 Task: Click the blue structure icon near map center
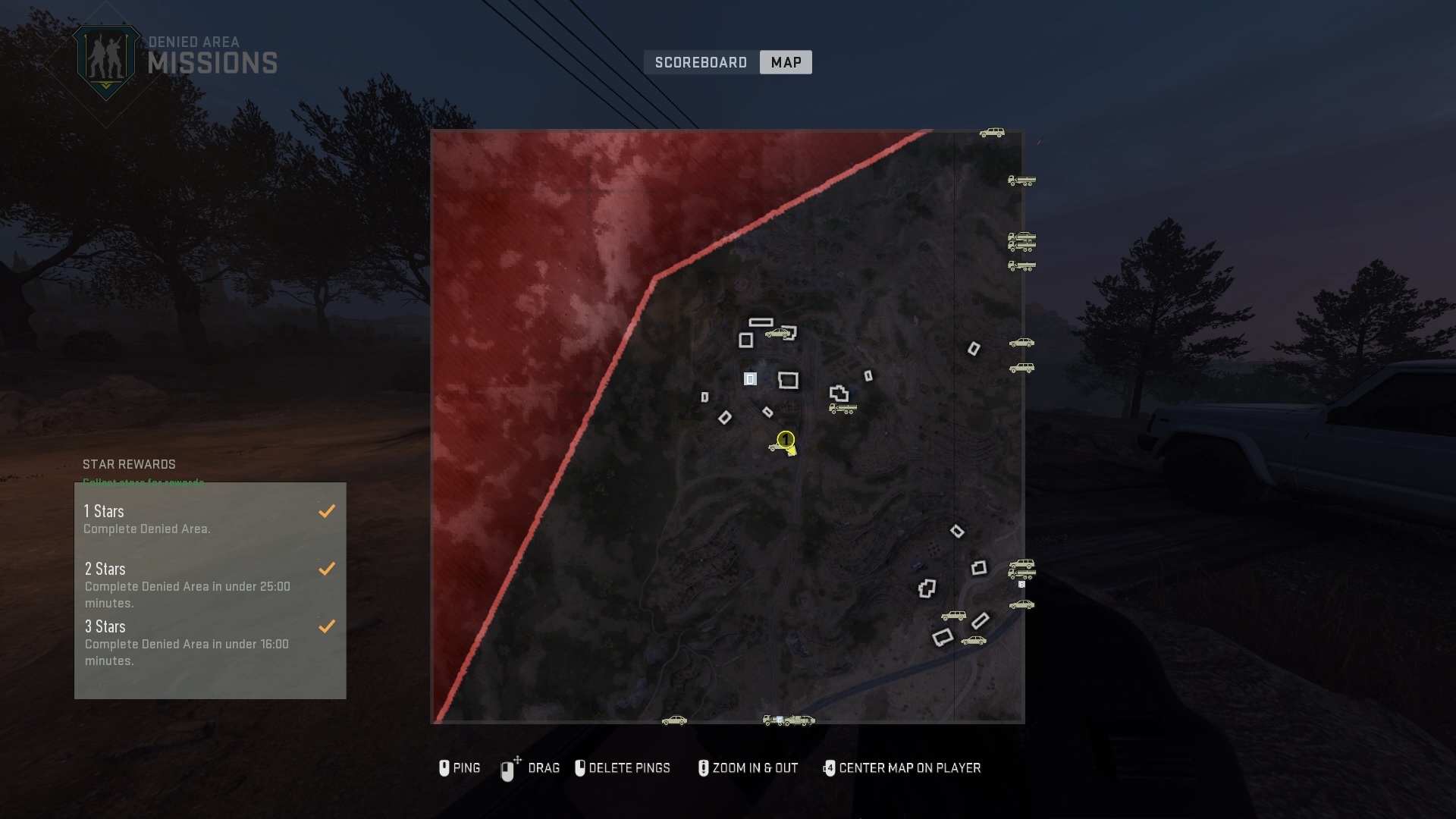[750, 378]
